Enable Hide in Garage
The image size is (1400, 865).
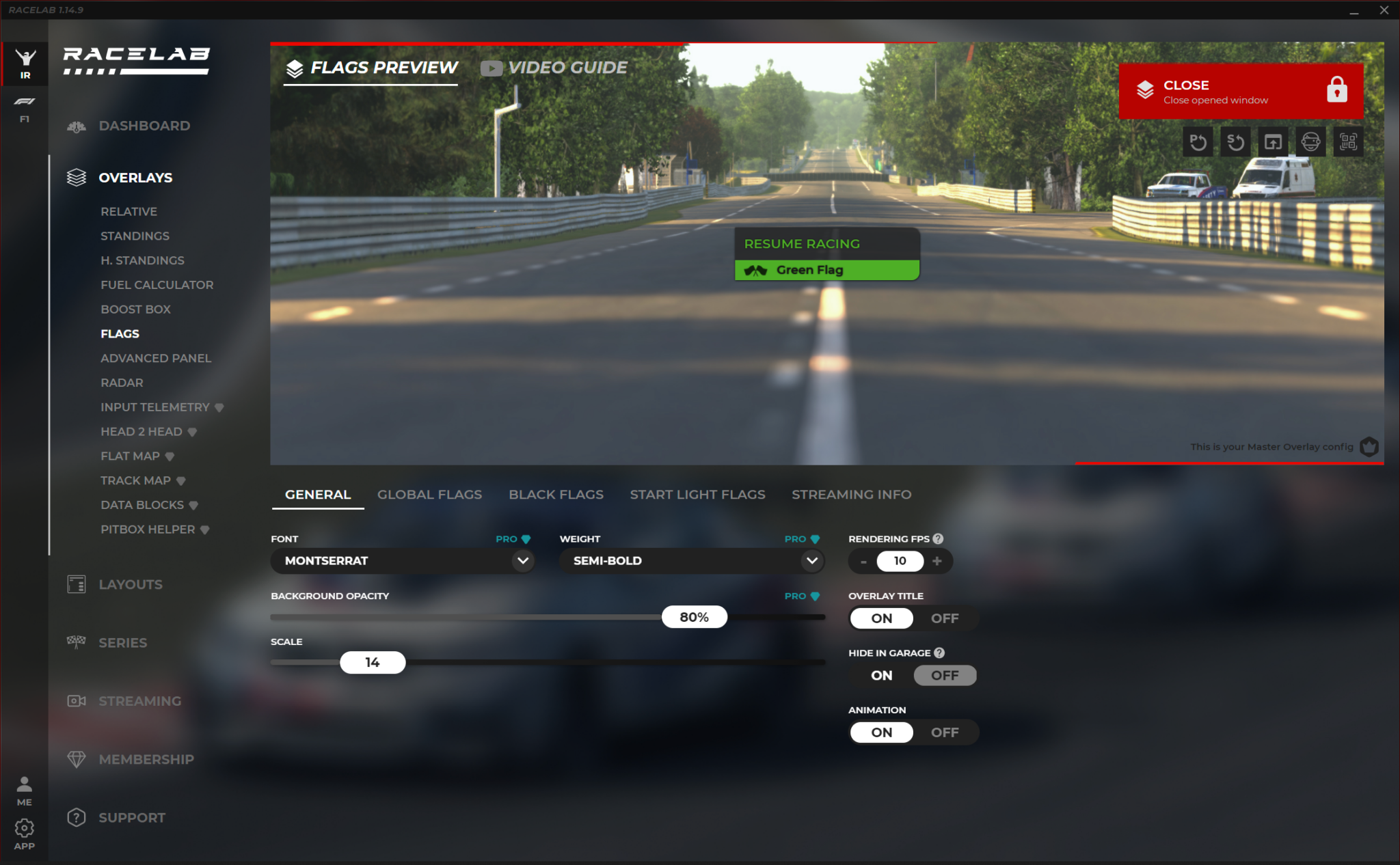[880, 675]
